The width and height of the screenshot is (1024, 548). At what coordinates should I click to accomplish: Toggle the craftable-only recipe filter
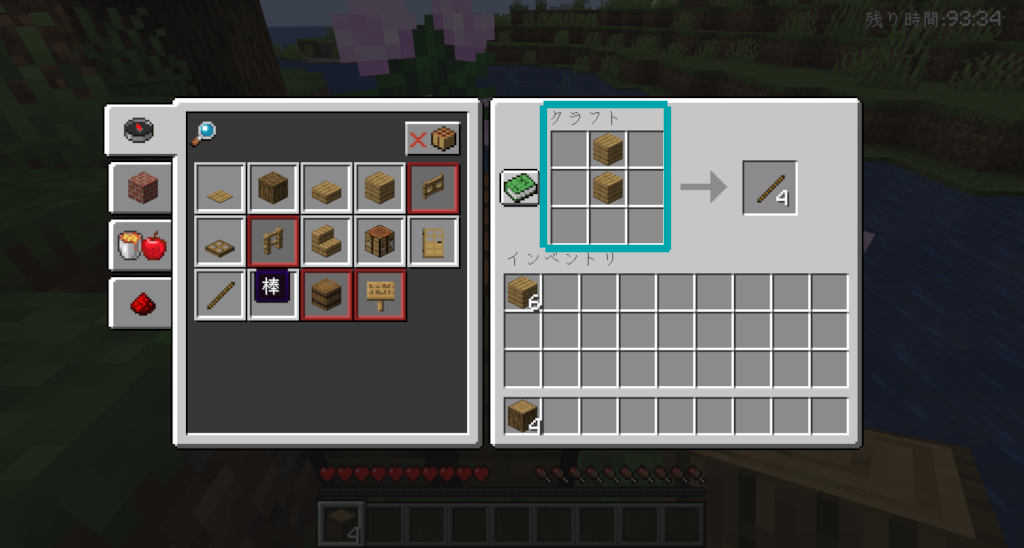(432, 139)
